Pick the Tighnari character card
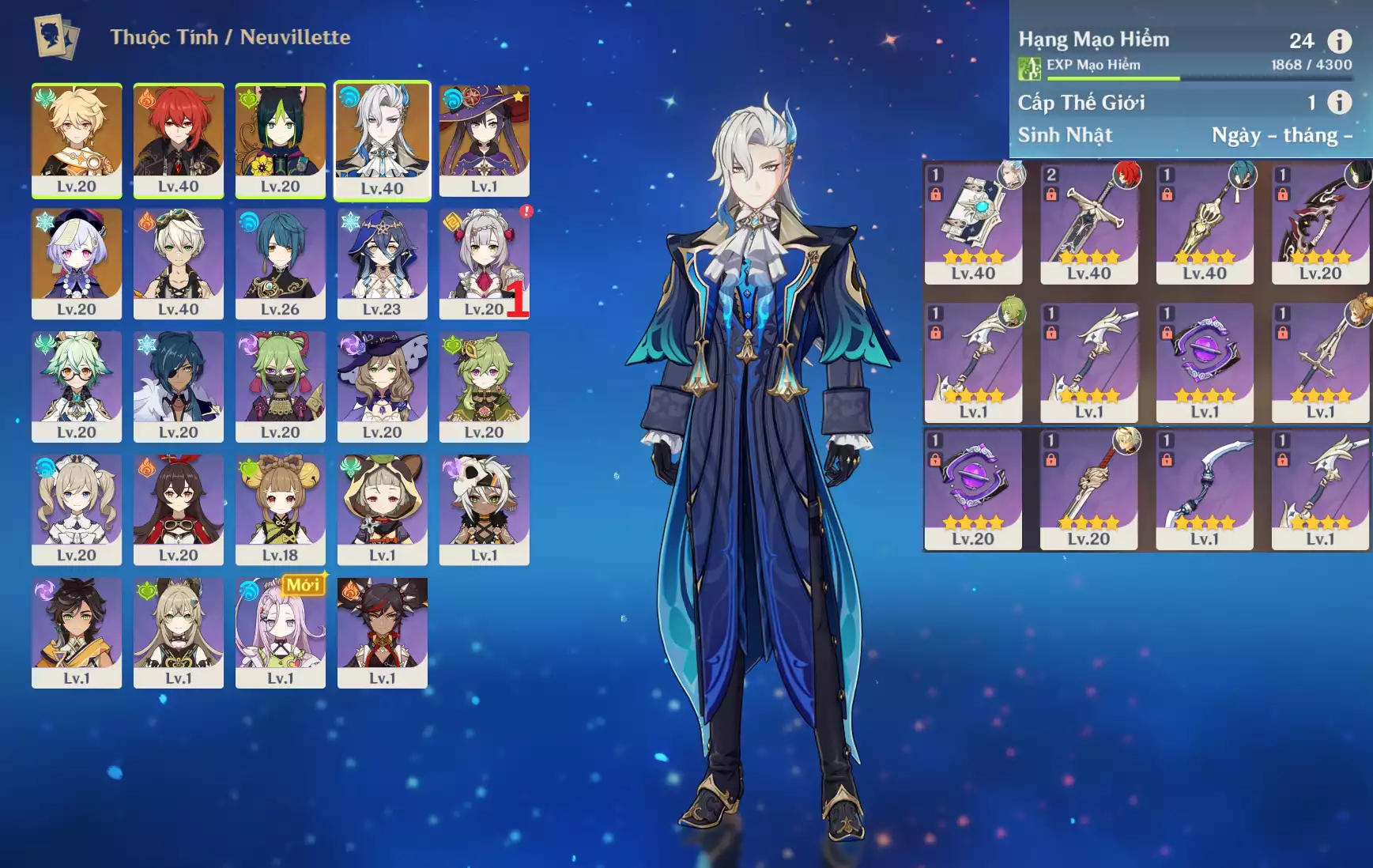The height and width of the screenshot is (868, 1373). pyautogui.click(x=281, y=140)
